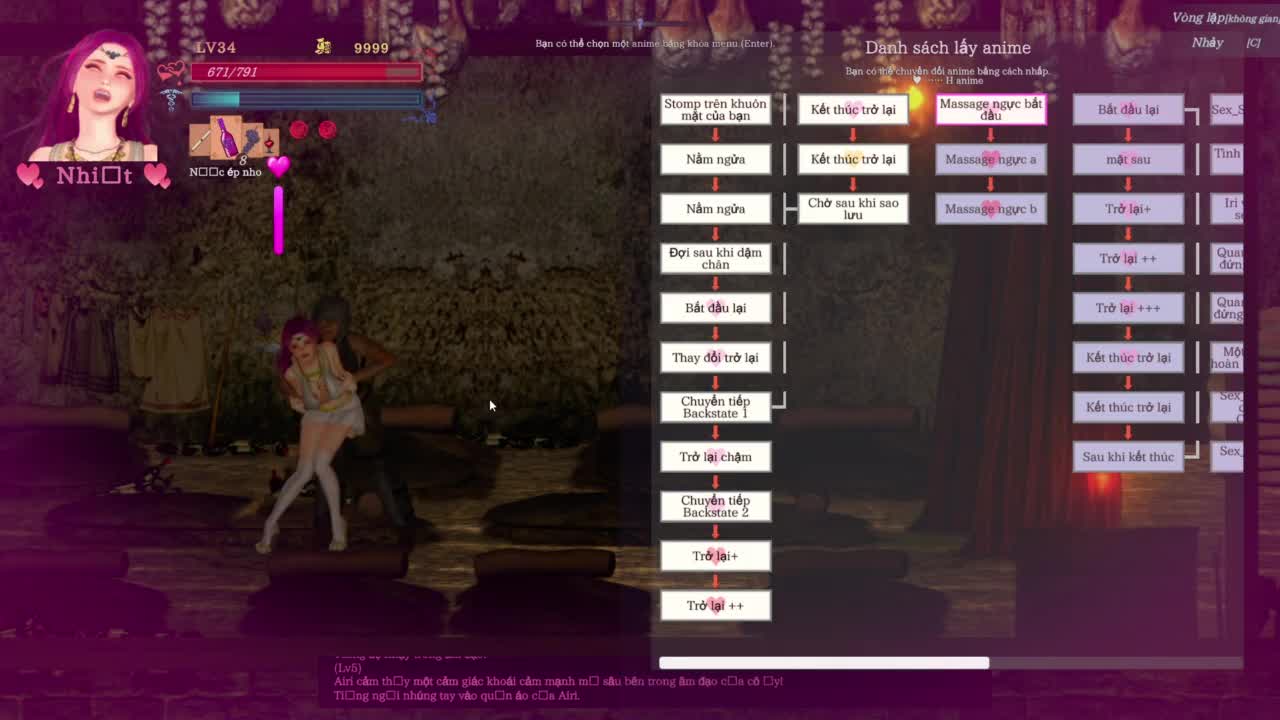This screenshot has width=1280, height=720.
Task: Click the anime list horizontal scrollbar
Action: (824, 663)
